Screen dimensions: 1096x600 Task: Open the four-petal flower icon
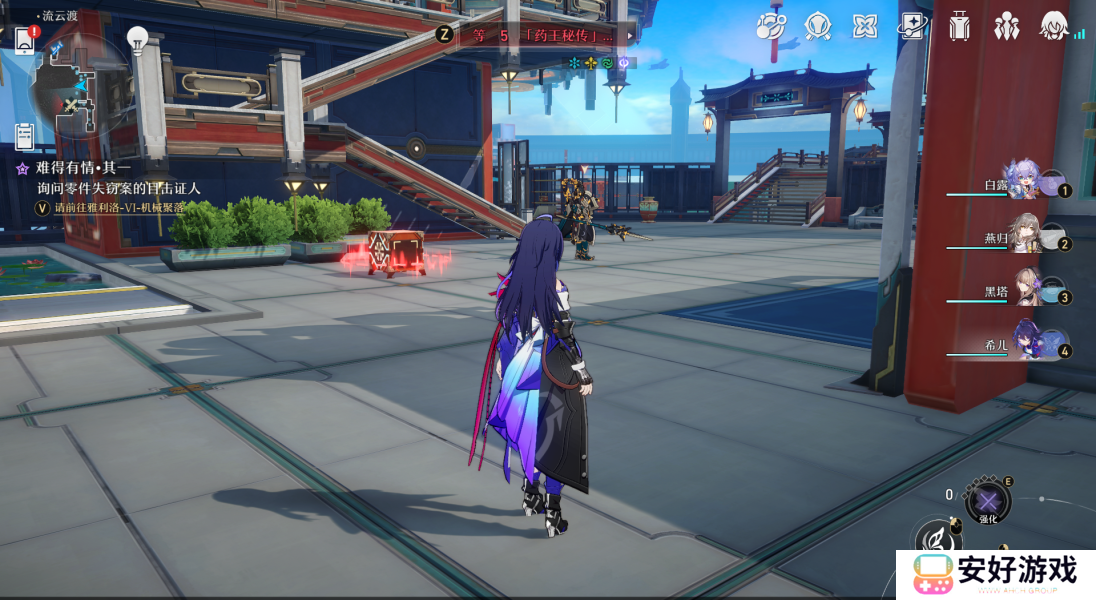pyautogui.click(x=864, y=26)
